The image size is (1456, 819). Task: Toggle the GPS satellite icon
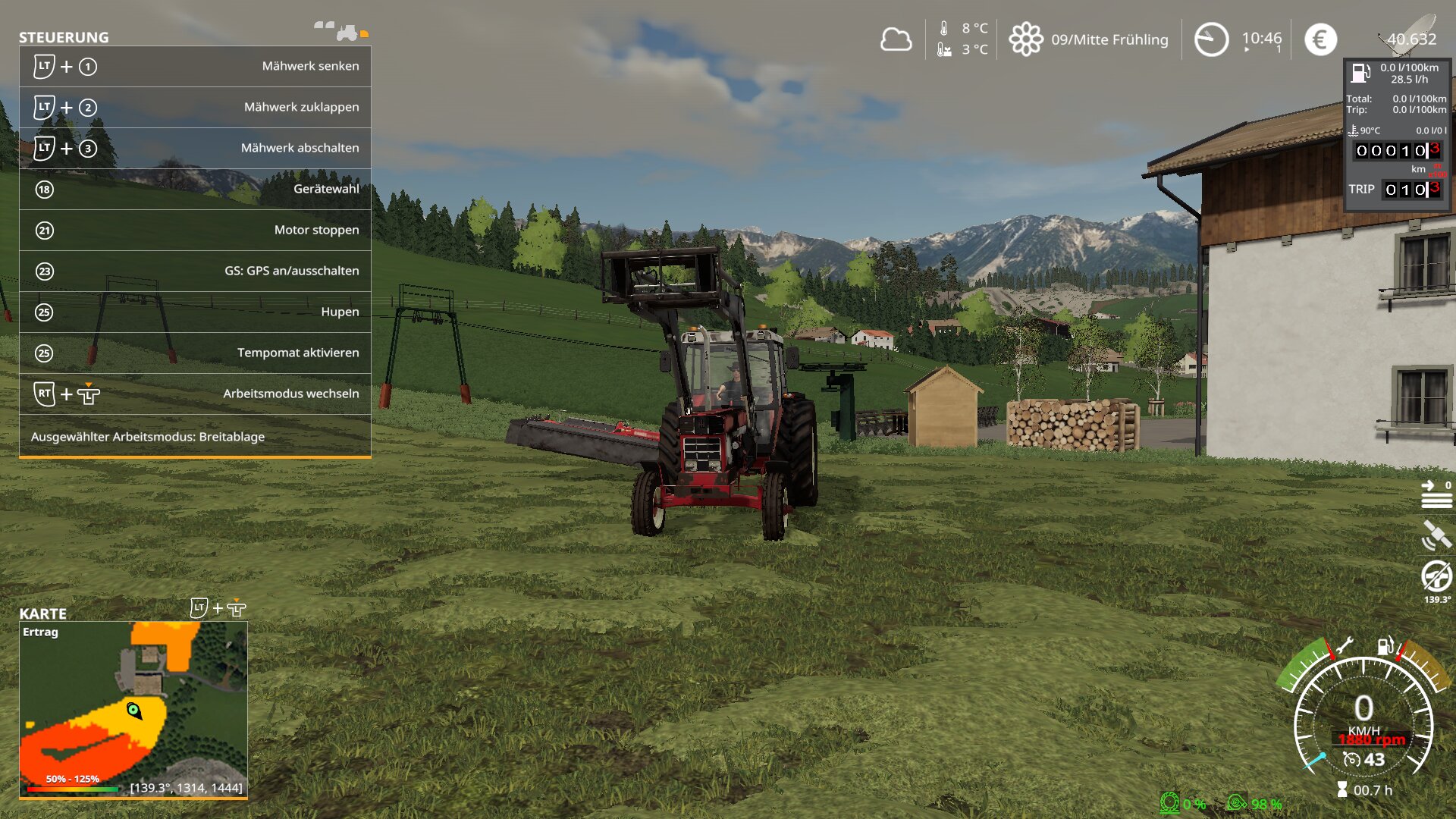coord(1436,535)
